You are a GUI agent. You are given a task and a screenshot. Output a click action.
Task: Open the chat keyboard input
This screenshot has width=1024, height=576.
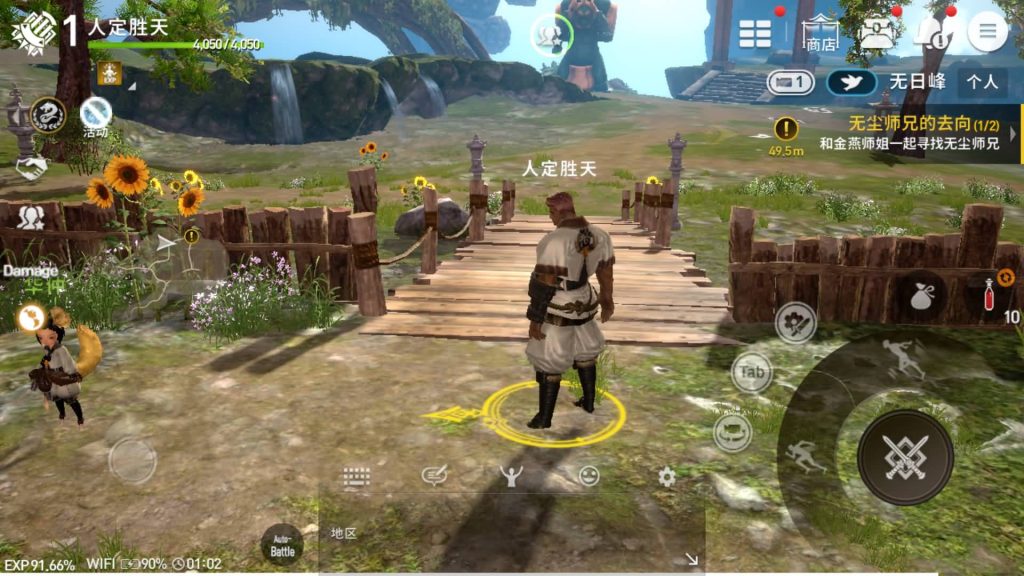tap(356, 477)
